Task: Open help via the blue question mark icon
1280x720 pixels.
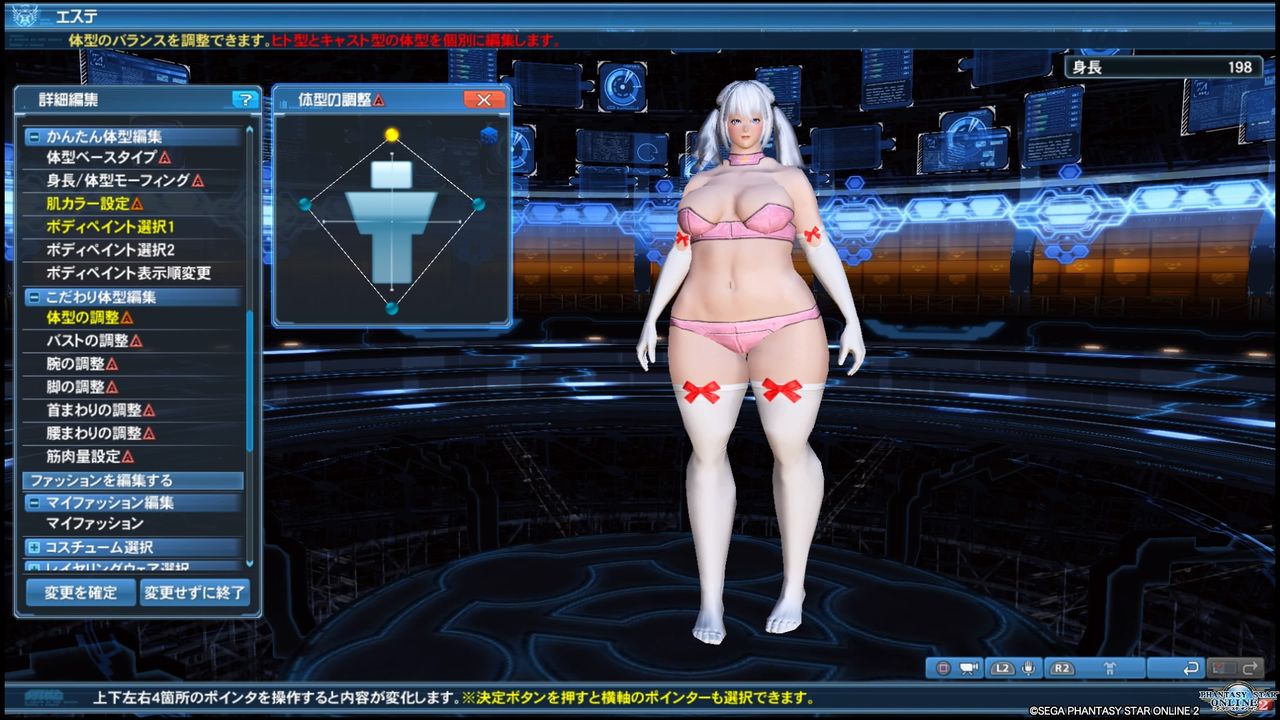Action: tap(246, 99)
